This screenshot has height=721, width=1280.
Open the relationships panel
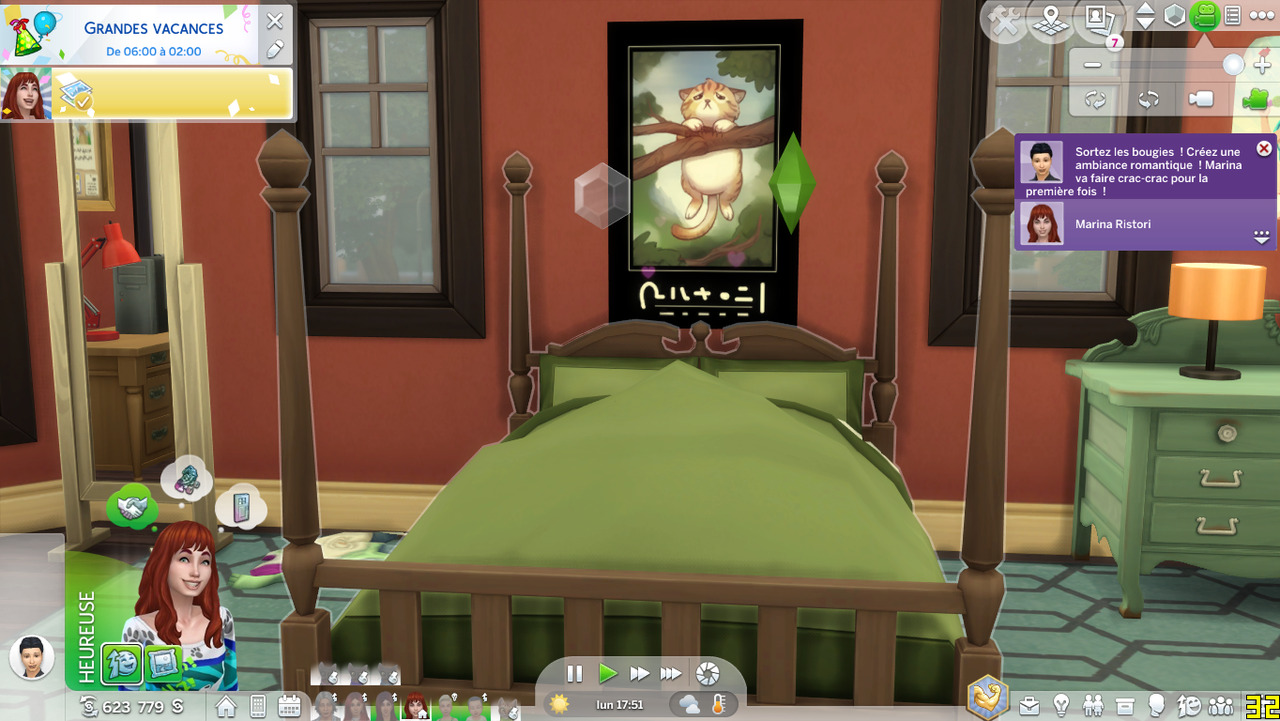point(1093,706)
